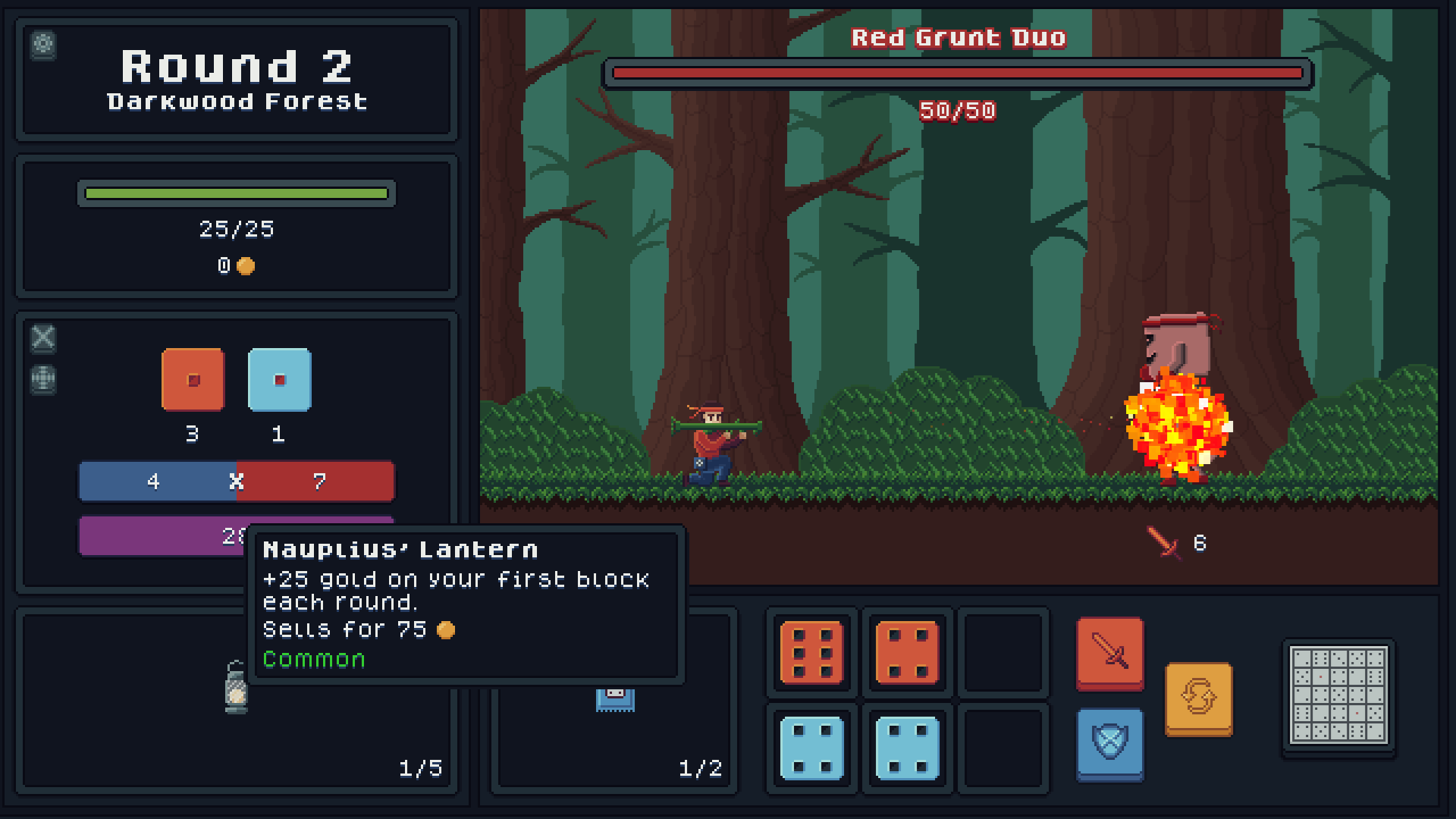
Task: Open the dice collection grid panel
Action: click(1337, 699)
